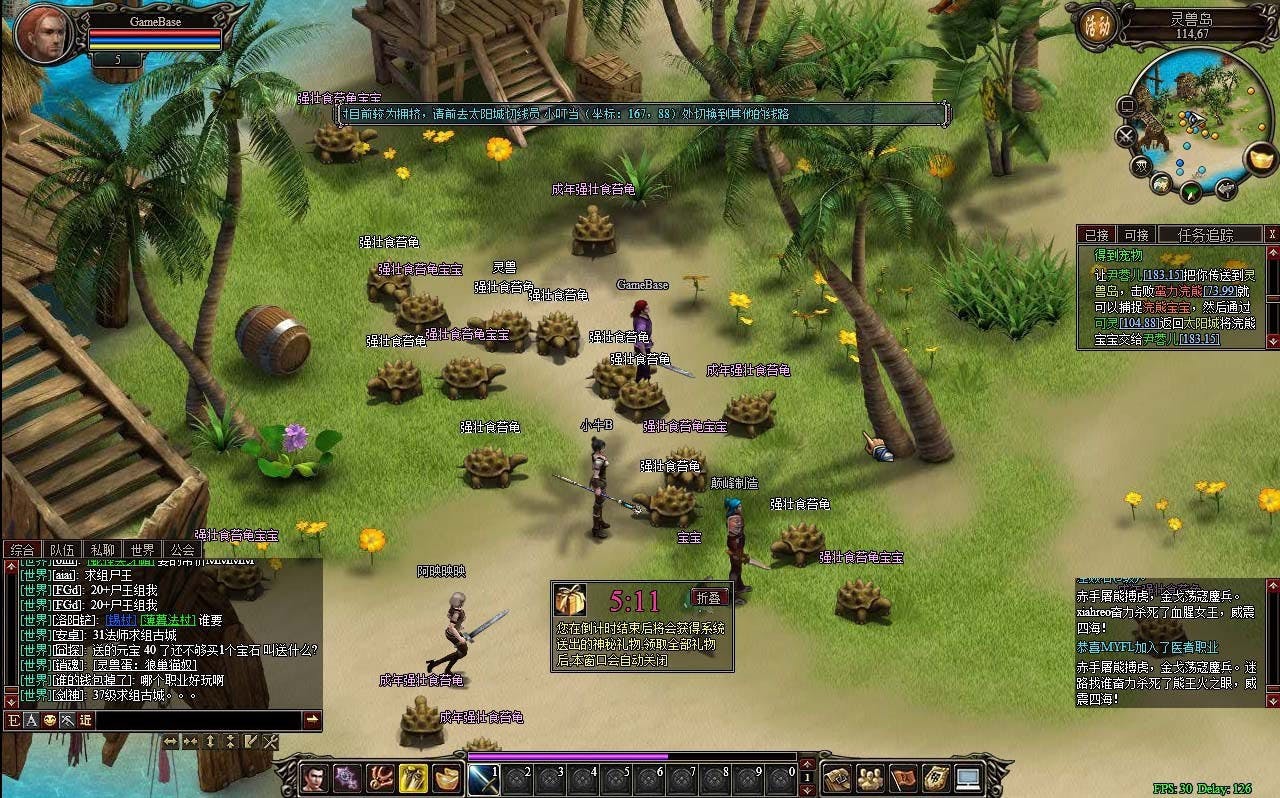Close the 任务追踪 quest tracker panel

click(x=1272, y=235)
